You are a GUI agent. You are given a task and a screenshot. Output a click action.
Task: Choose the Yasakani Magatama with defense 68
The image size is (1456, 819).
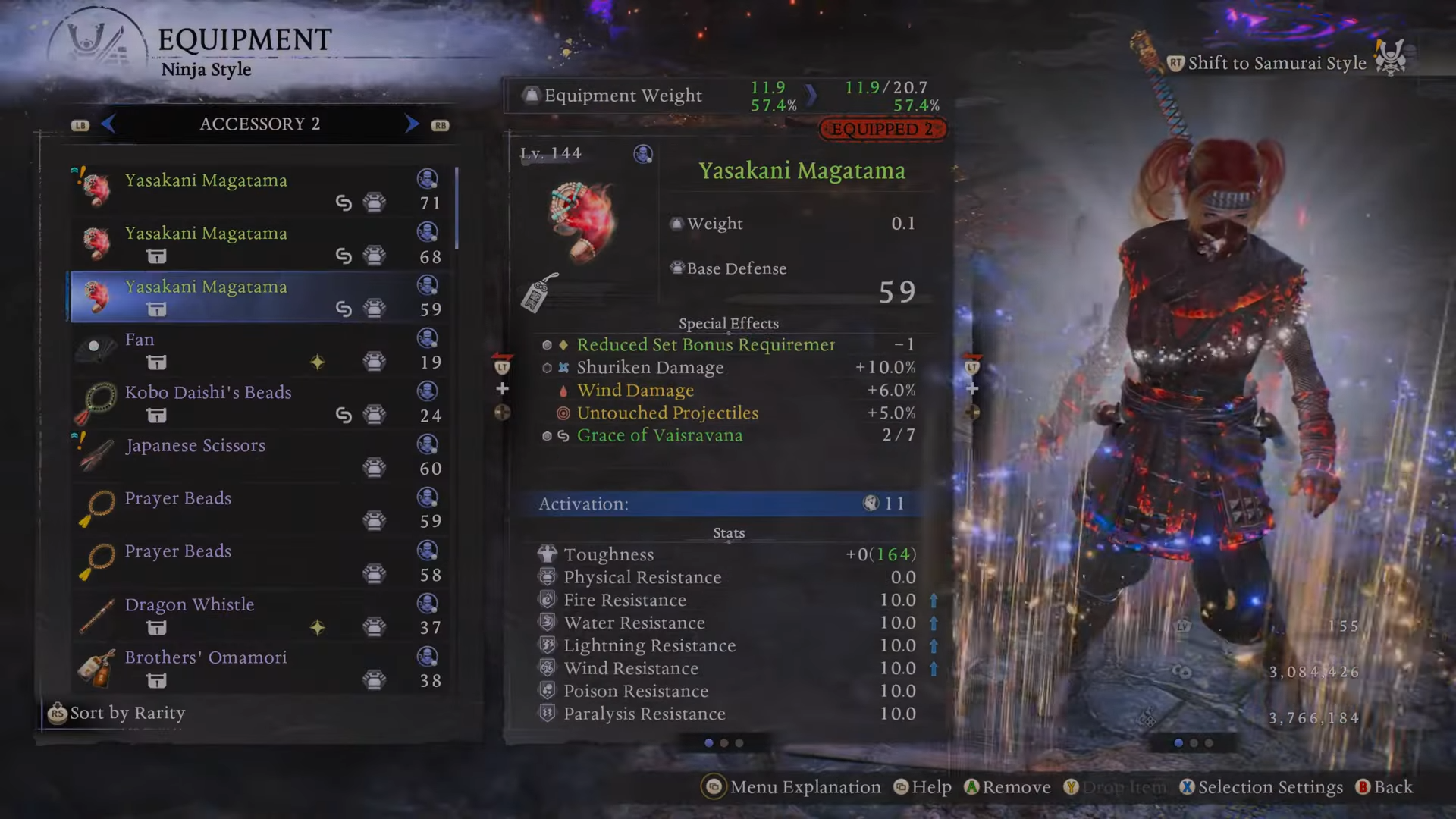[x=258, y=243]
